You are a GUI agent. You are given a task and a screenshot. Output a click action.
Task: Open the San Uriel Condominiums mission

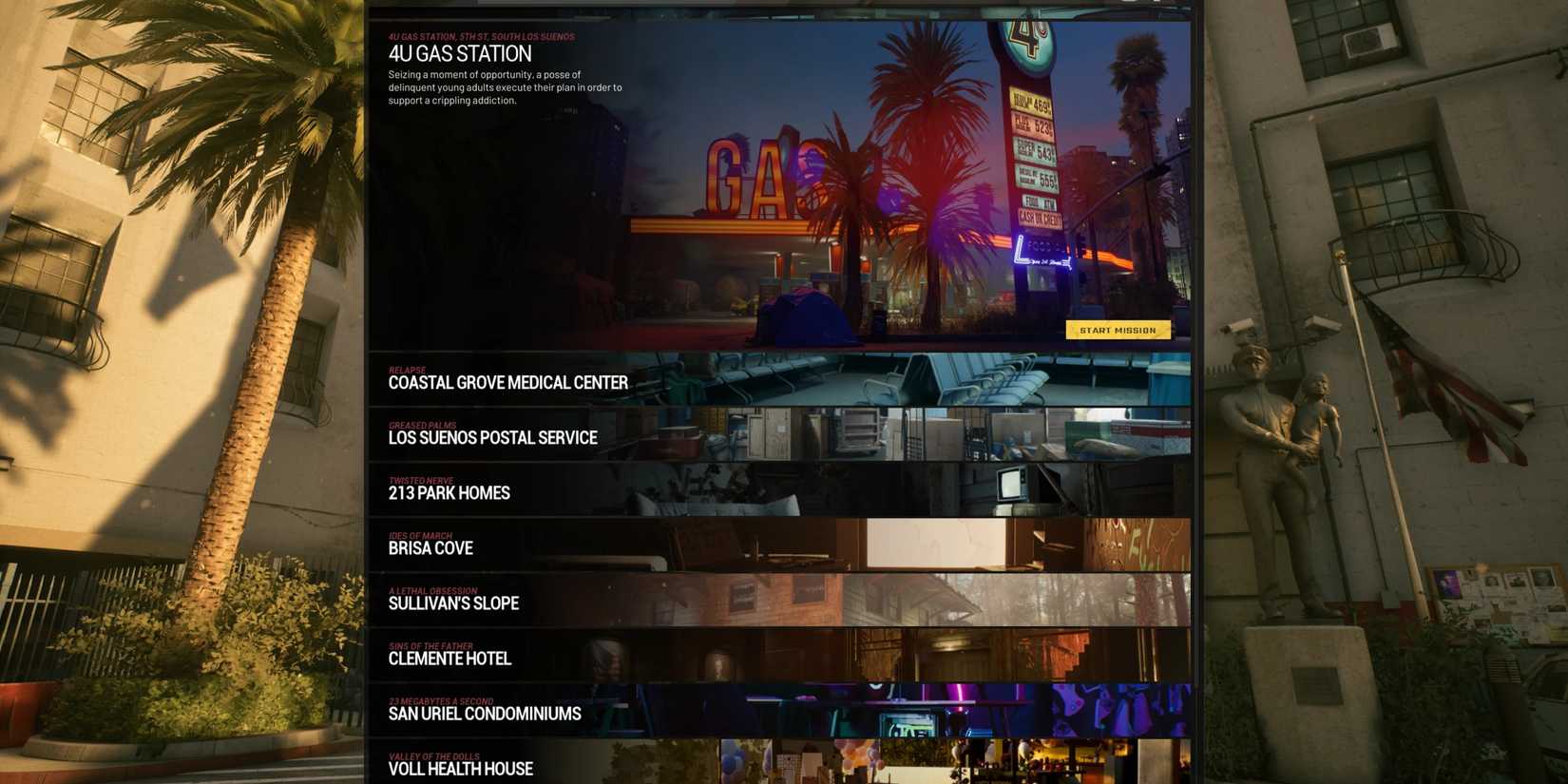[484, 714]
